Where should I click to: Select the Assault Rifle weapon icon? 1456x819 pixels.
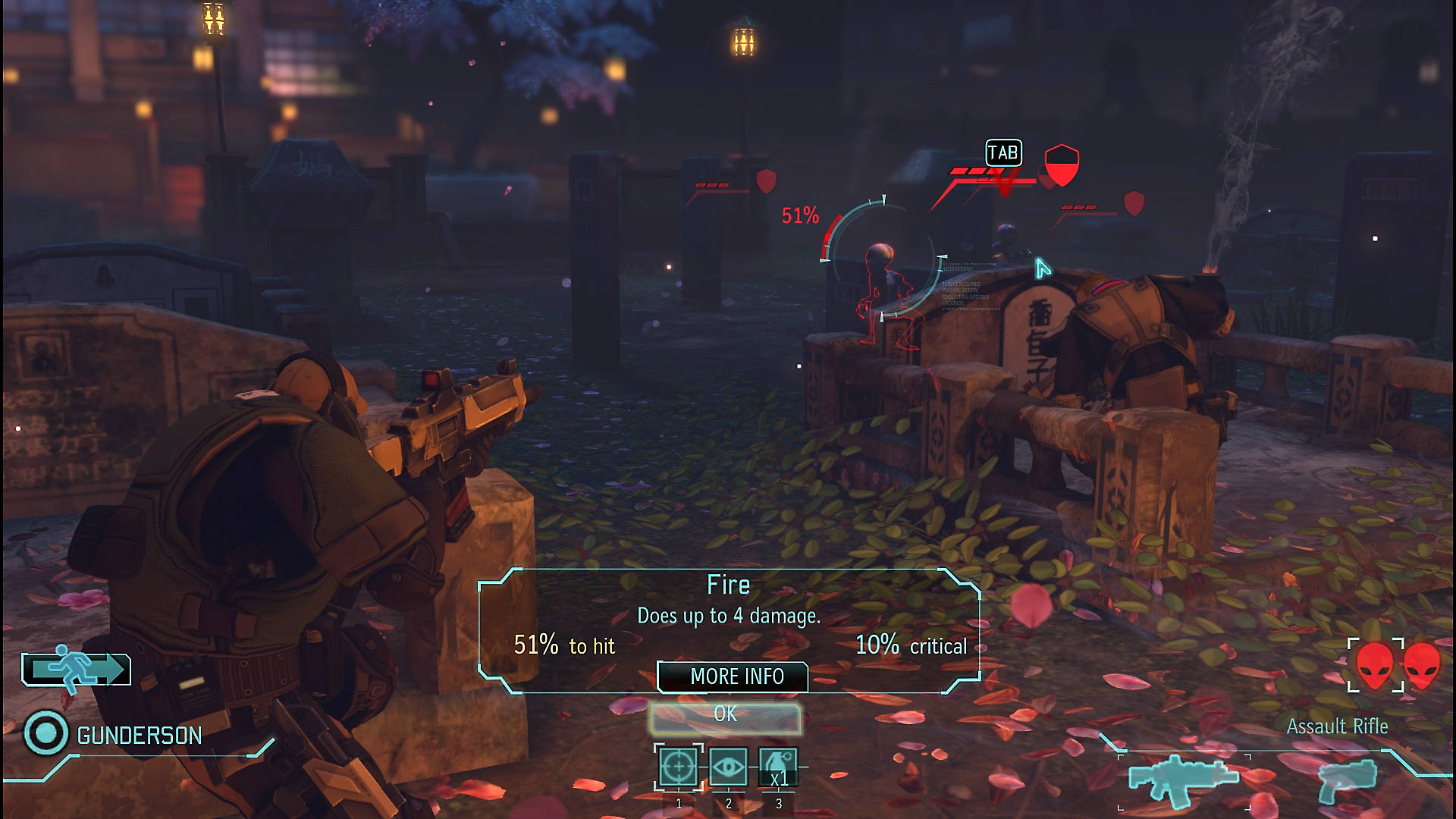click(1183, 780)
